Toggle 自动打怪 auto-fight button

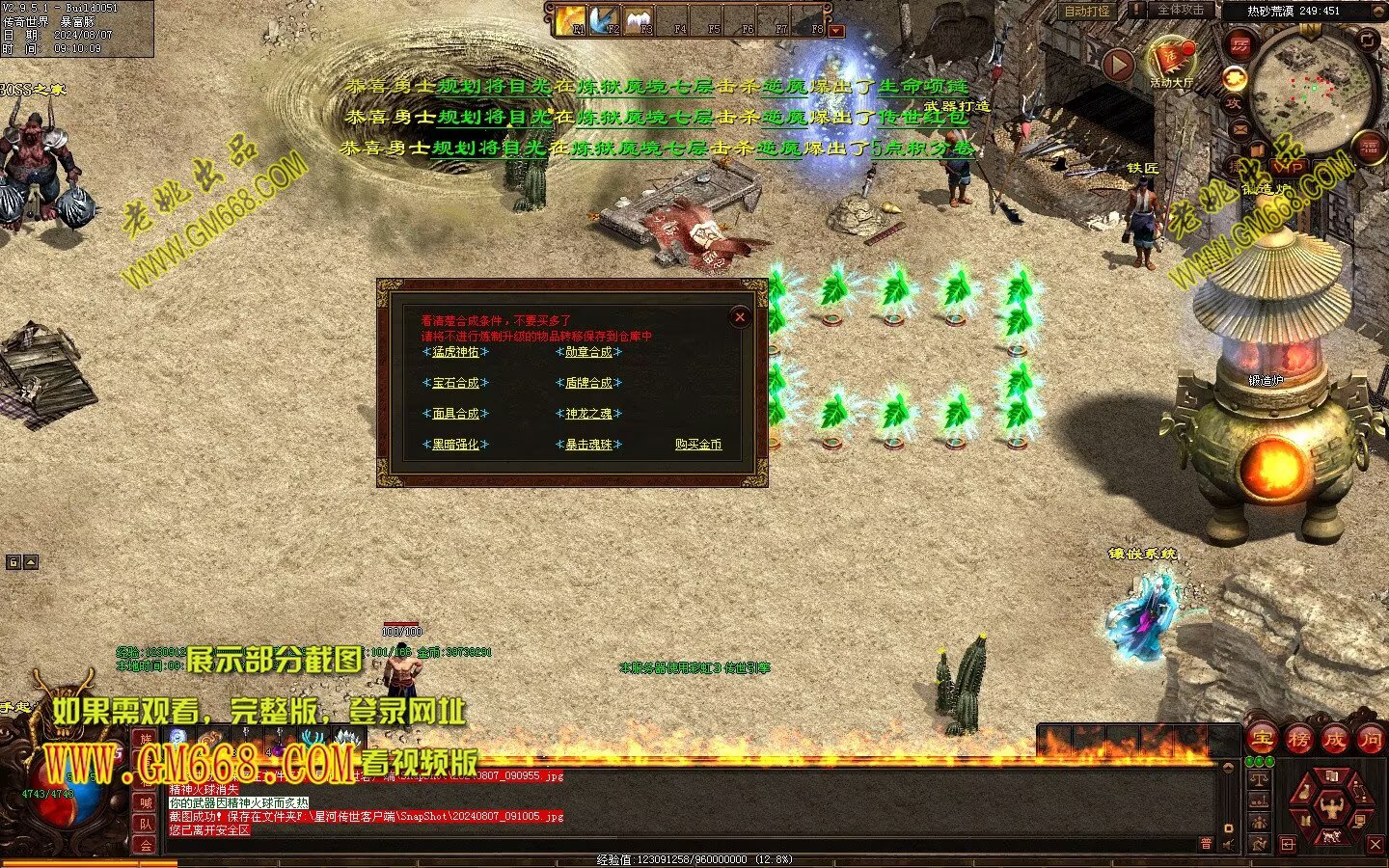pos(1087,12)
